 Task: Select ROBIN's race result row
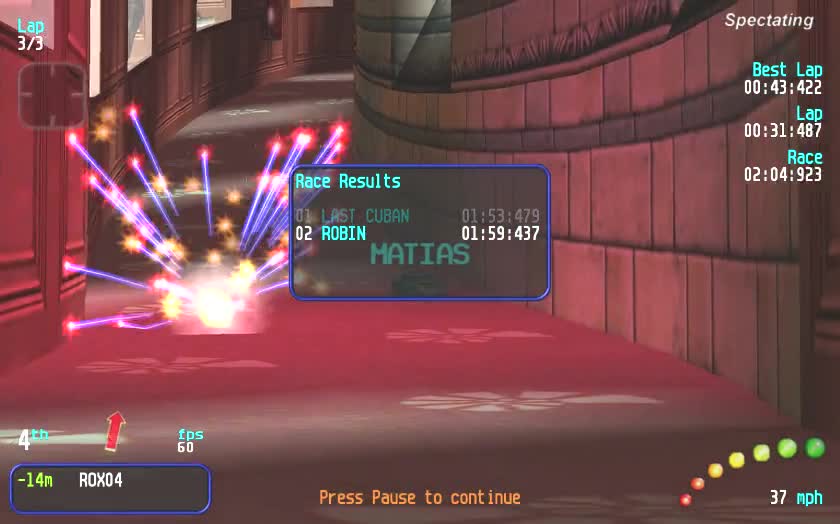coord(417,234)
